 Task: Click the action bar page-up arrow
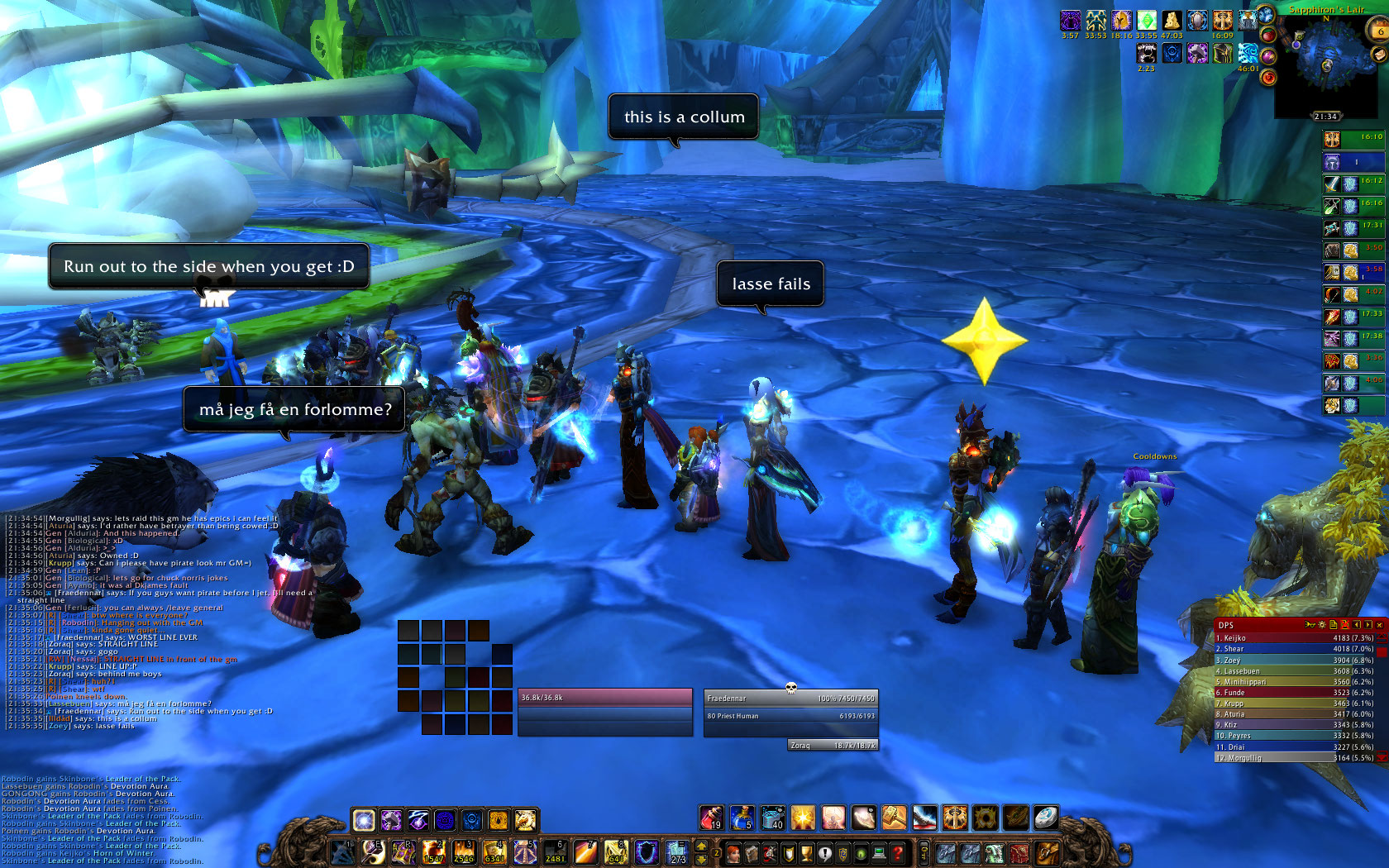[x=702, y=845]
